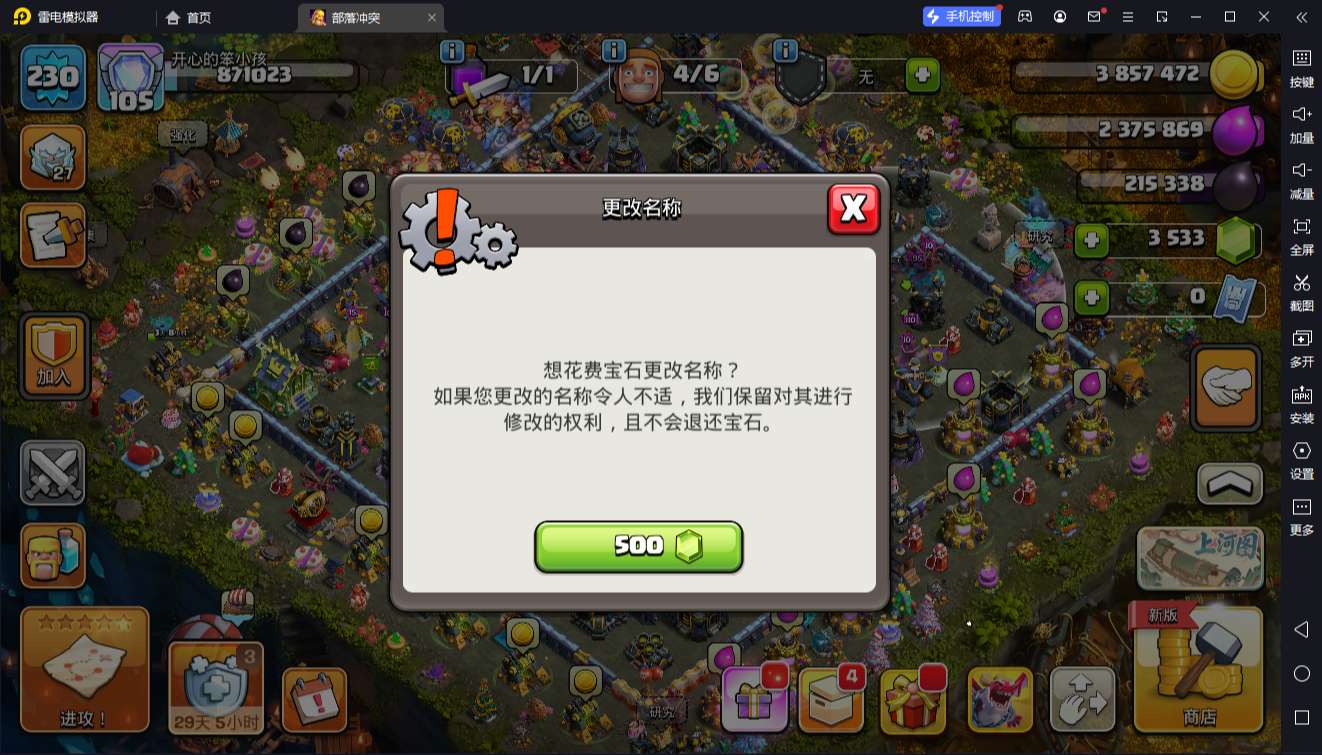Open the 加入 clan join panel

[53, 355]
